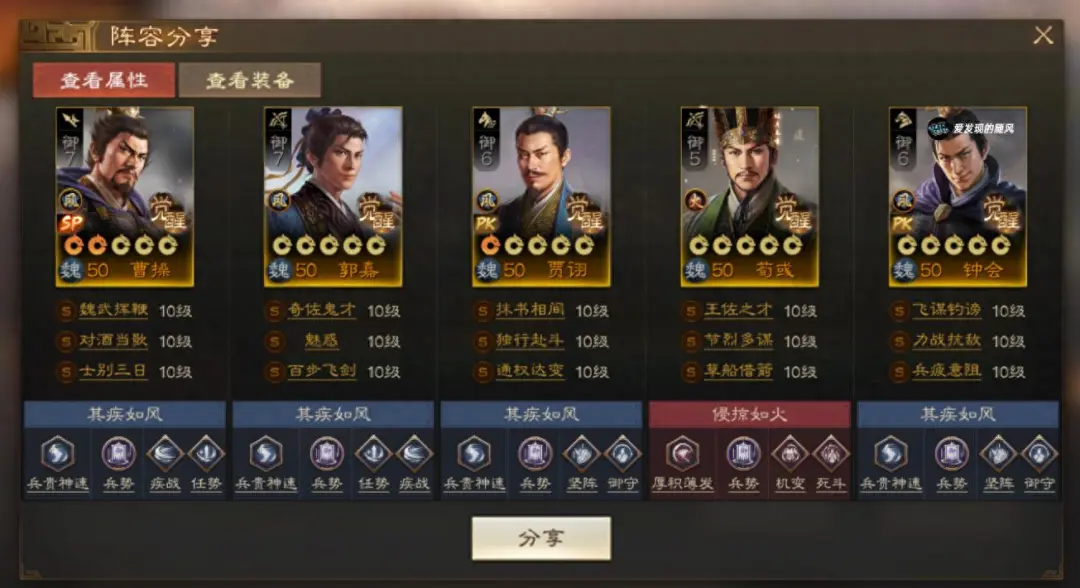Close the 阵容分享 window
Screen dimensions: 1080x588
point(1043,36)
